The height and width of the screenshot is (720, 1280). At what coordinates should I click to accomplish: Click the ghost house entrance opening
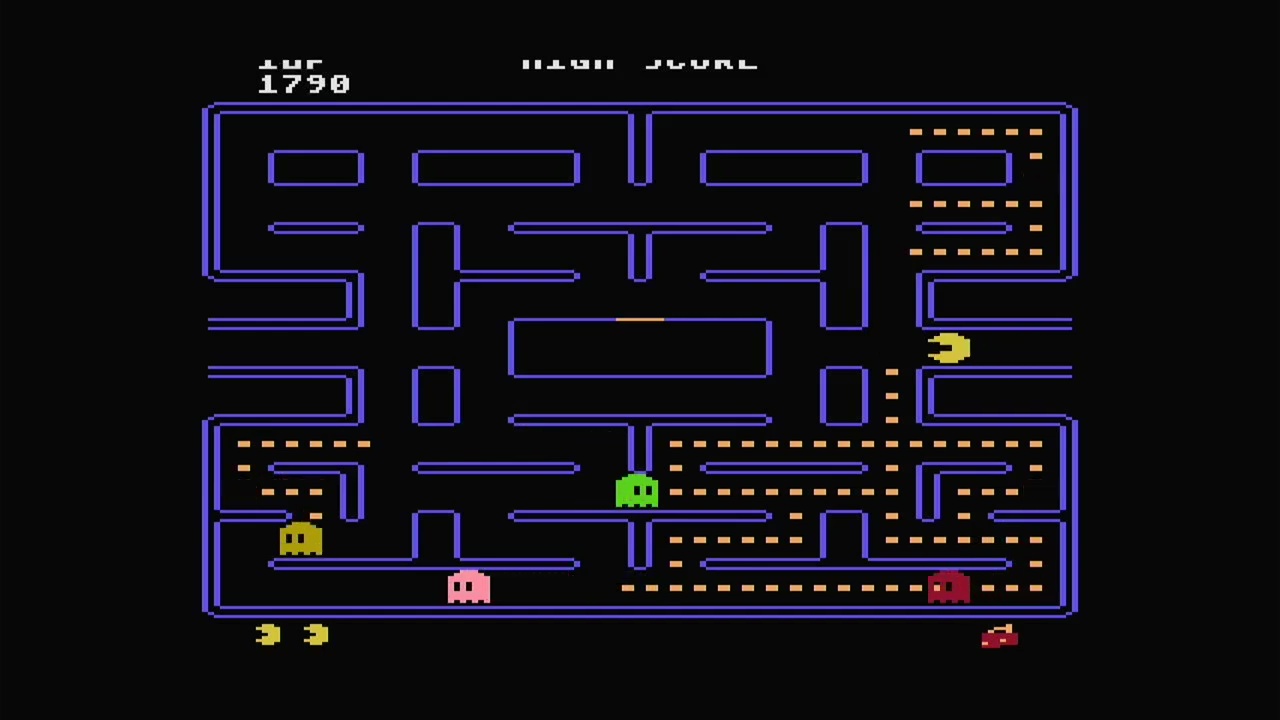640,319
